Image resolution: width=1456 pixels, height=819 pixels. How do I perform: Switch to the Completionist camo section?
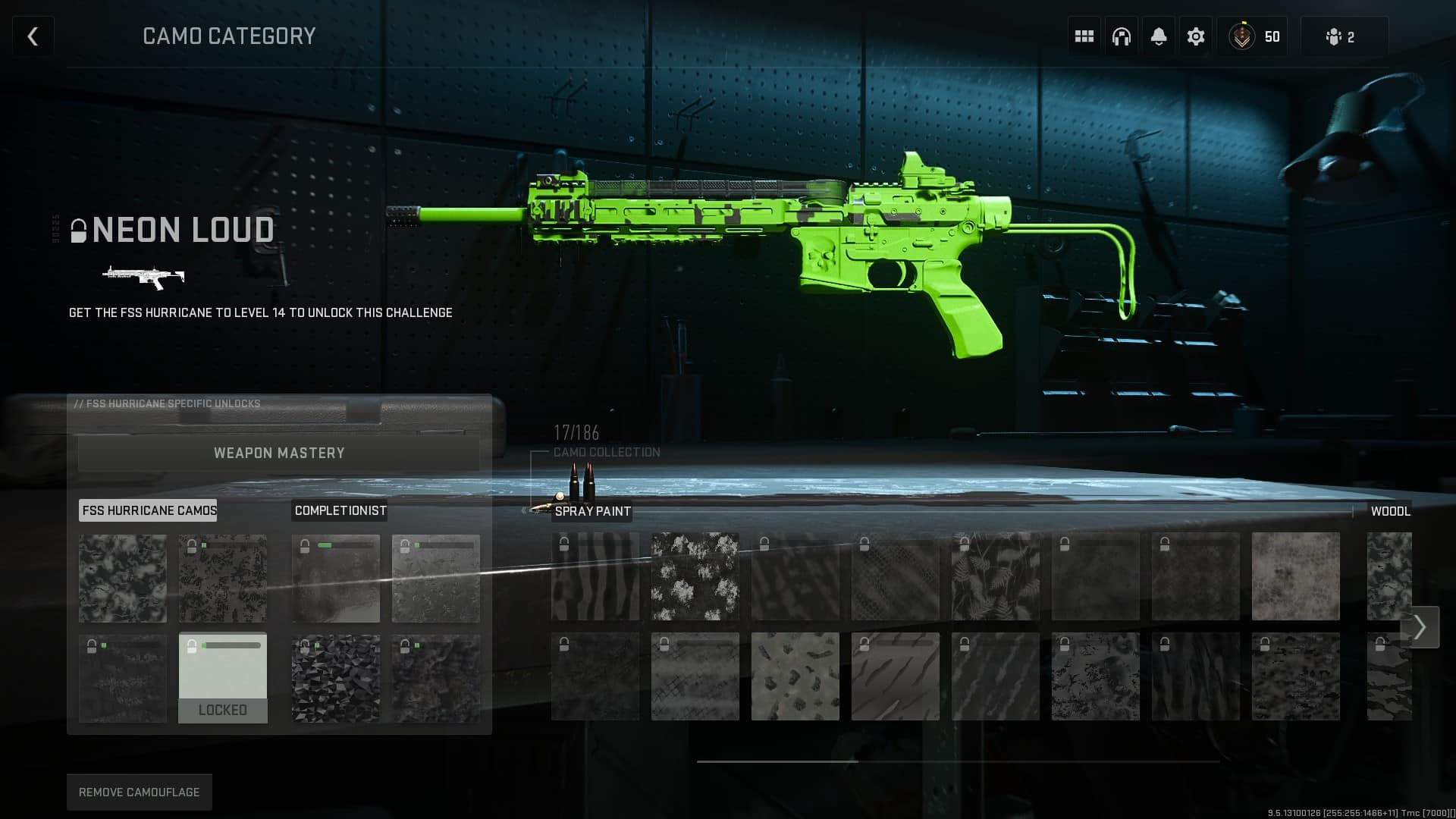point(340,510)
